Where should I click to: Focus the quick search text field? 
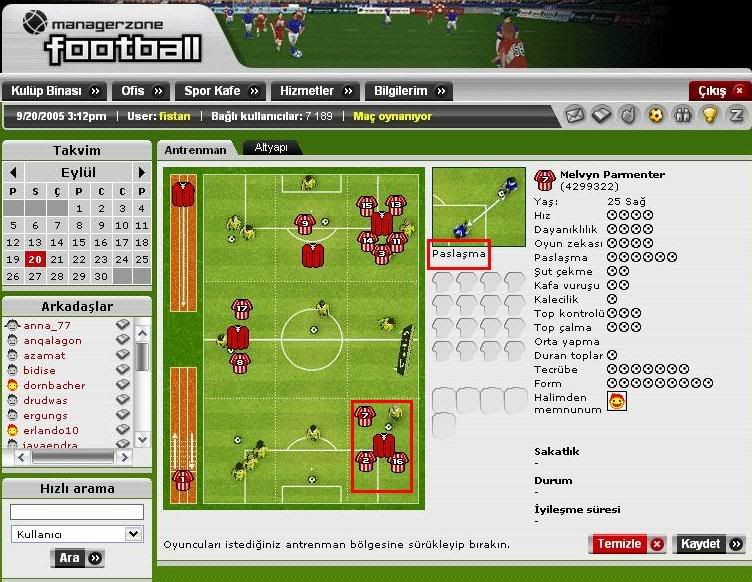click(x=77, y=512)
